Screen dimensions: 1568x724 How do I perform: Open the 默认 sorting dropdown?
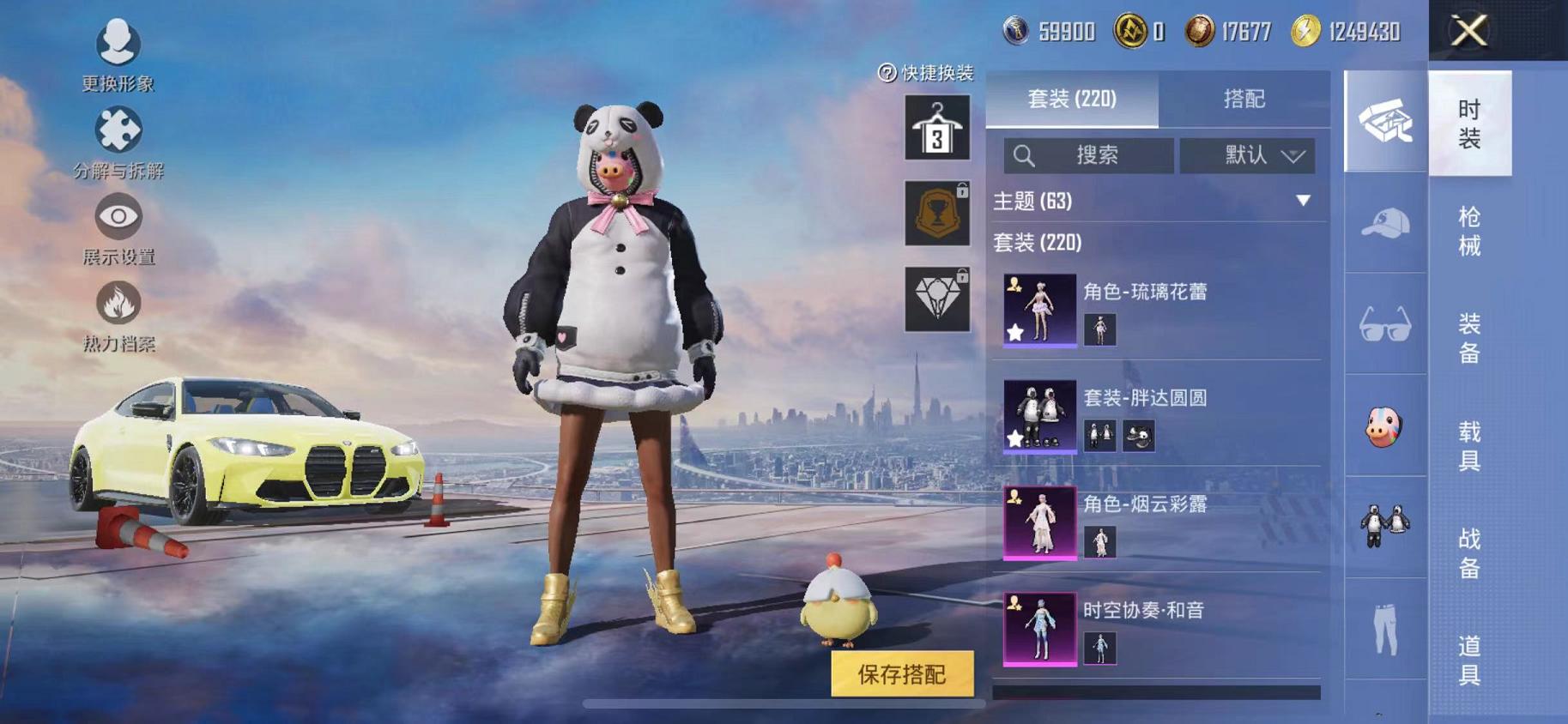click(x=1248, y=156)
